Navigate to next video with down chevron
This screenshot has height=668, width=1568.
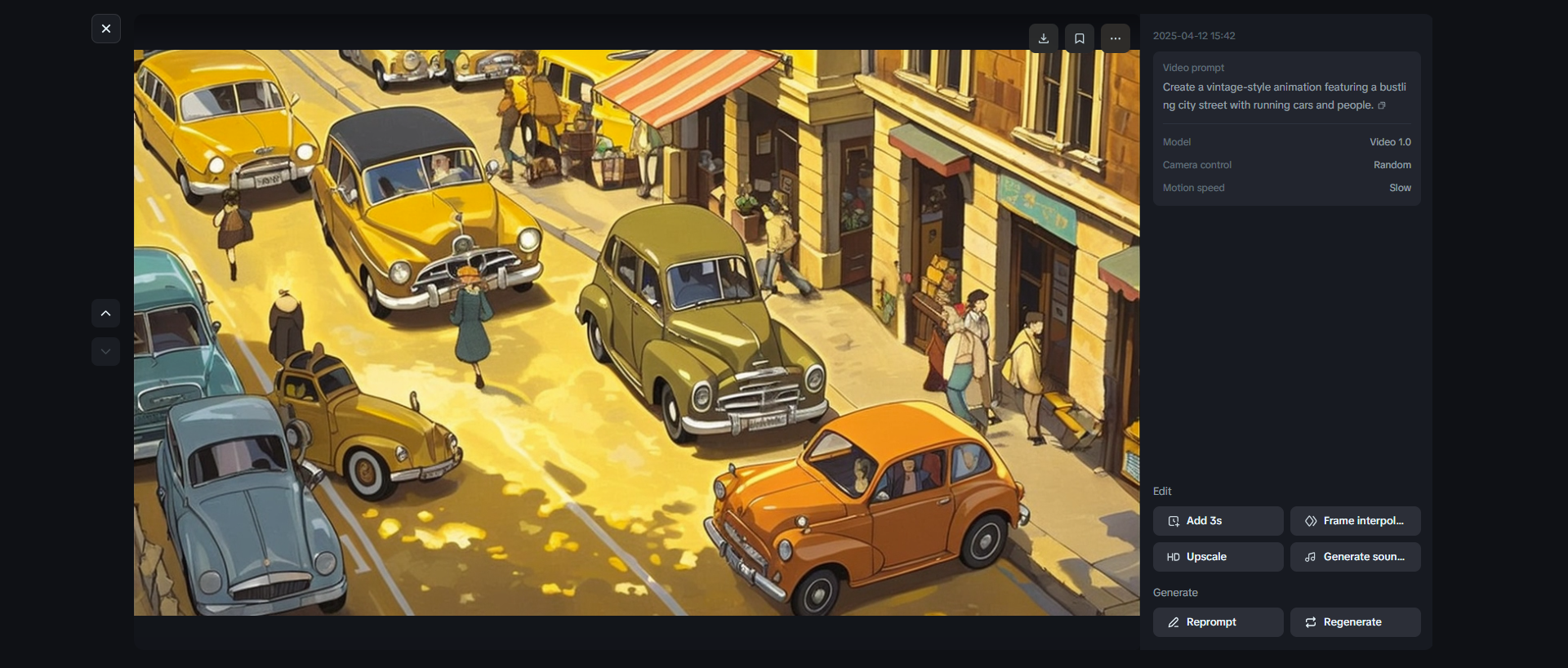105,351
